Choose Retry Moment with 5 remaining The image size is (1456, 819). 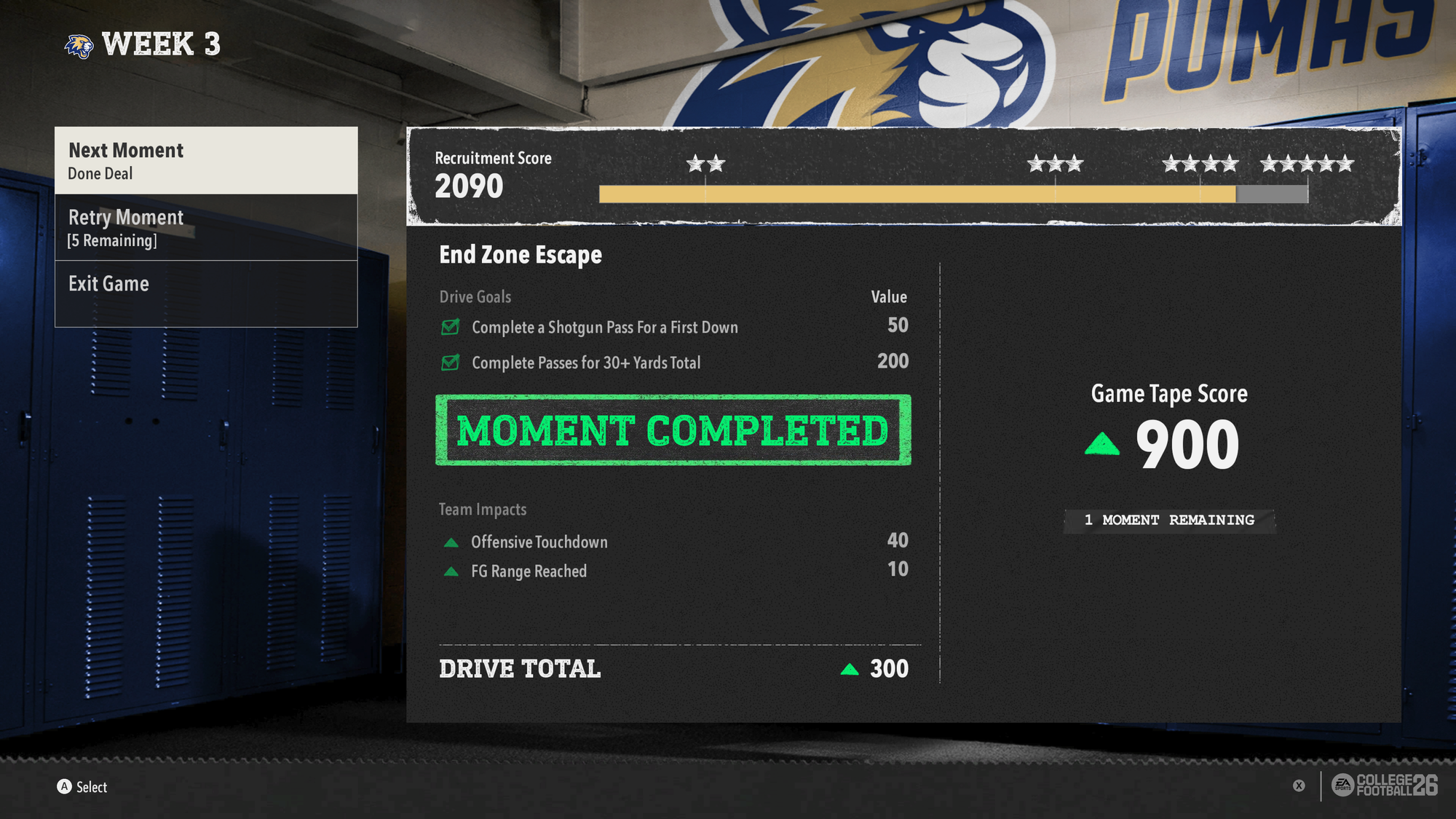[206, 228]
